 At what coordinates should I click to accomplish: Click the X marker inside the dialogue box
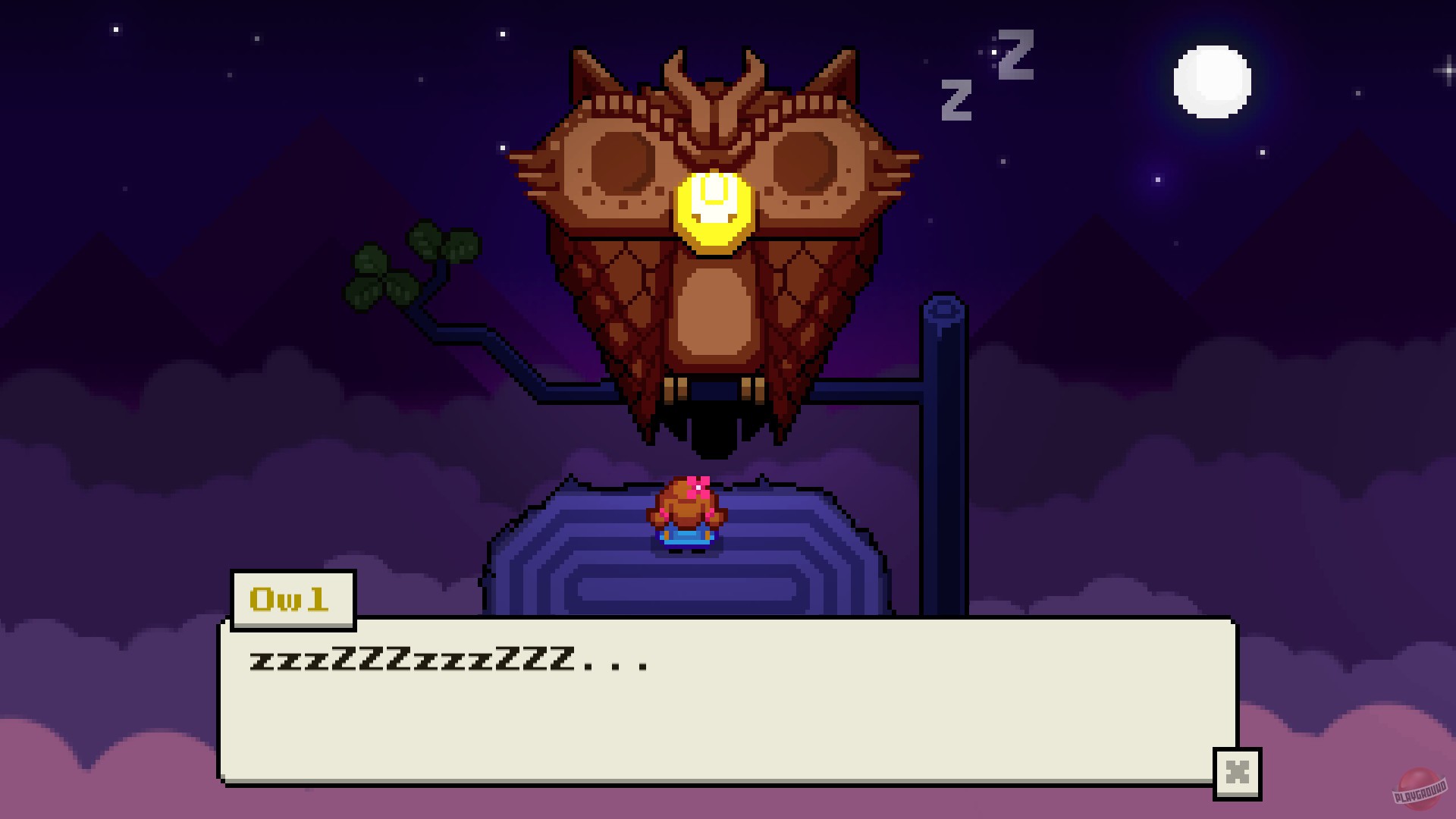click(1239, 773)
